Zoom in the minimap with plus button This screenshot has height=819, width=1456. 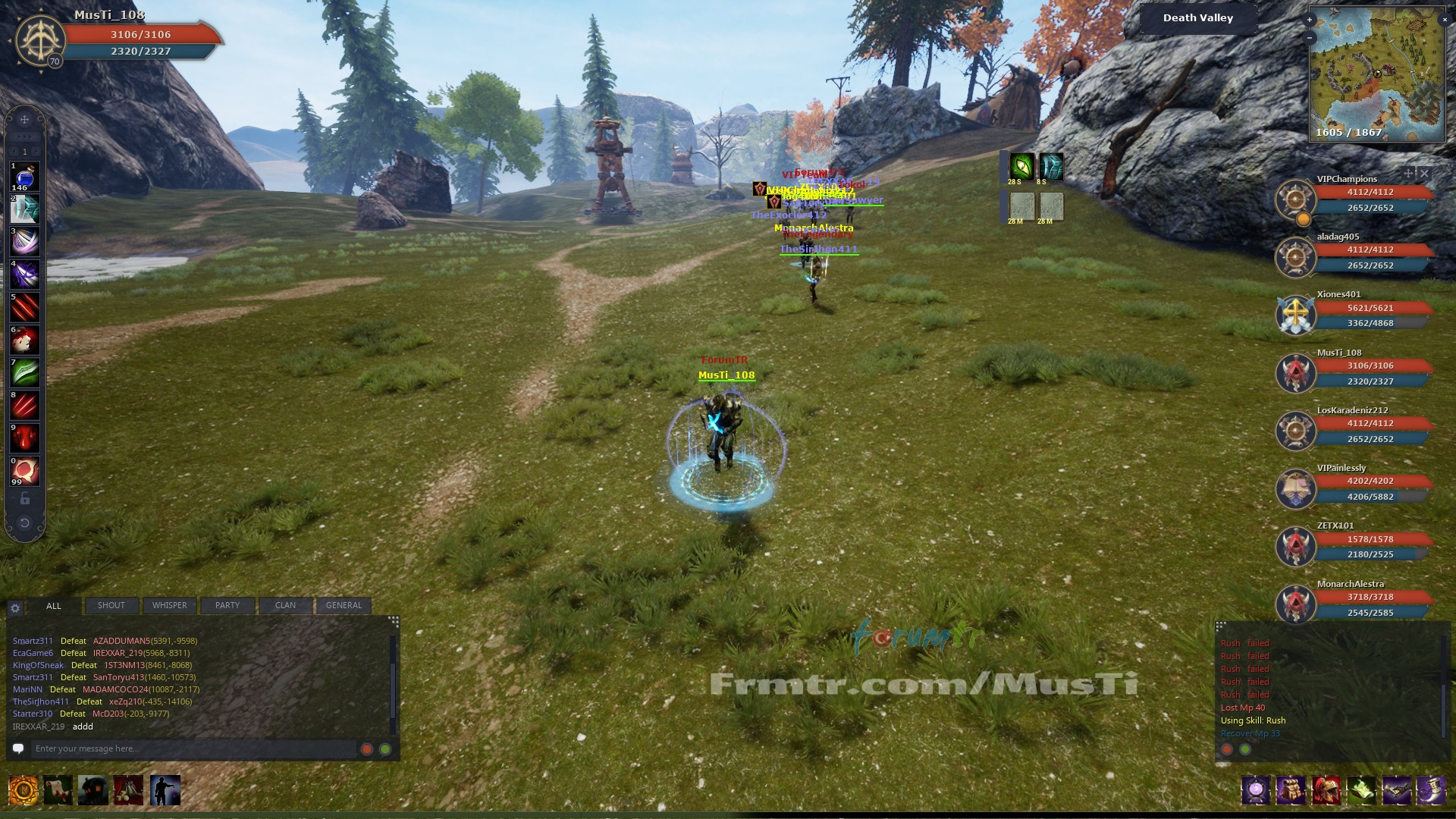[1310, 20]
